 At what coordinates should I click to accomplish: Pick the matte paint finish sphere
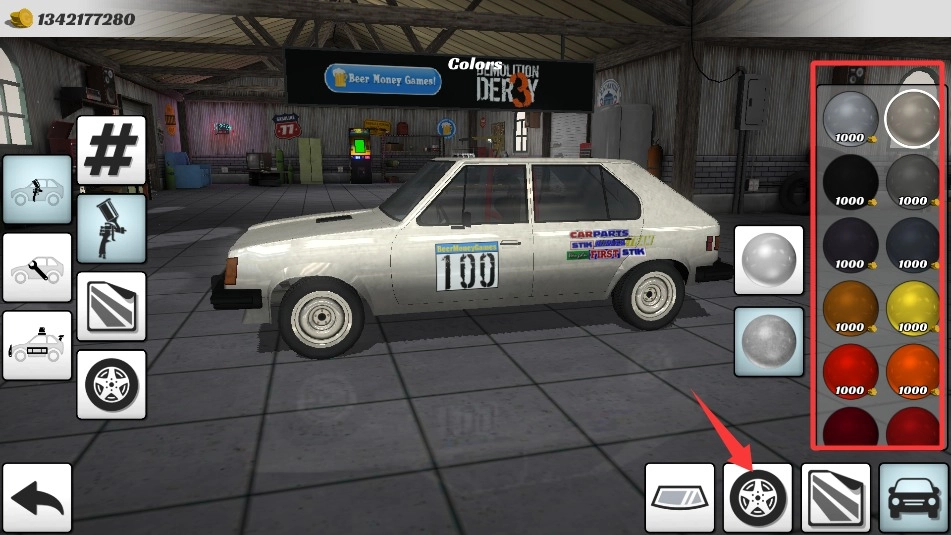tap(769, 341)
